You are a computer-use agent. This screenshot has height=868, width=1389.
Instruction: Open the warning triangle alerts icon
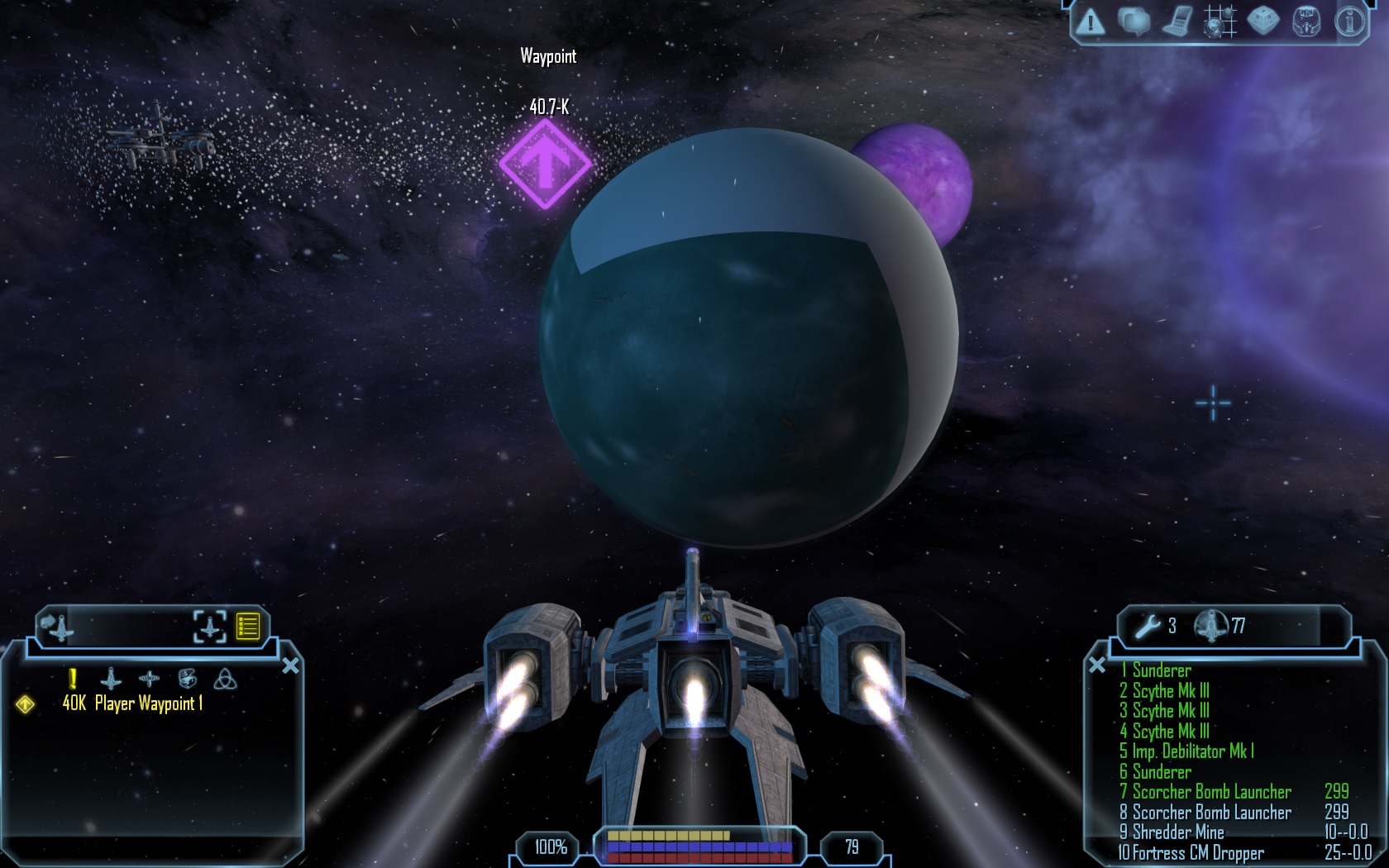(x=1091, y=22)
